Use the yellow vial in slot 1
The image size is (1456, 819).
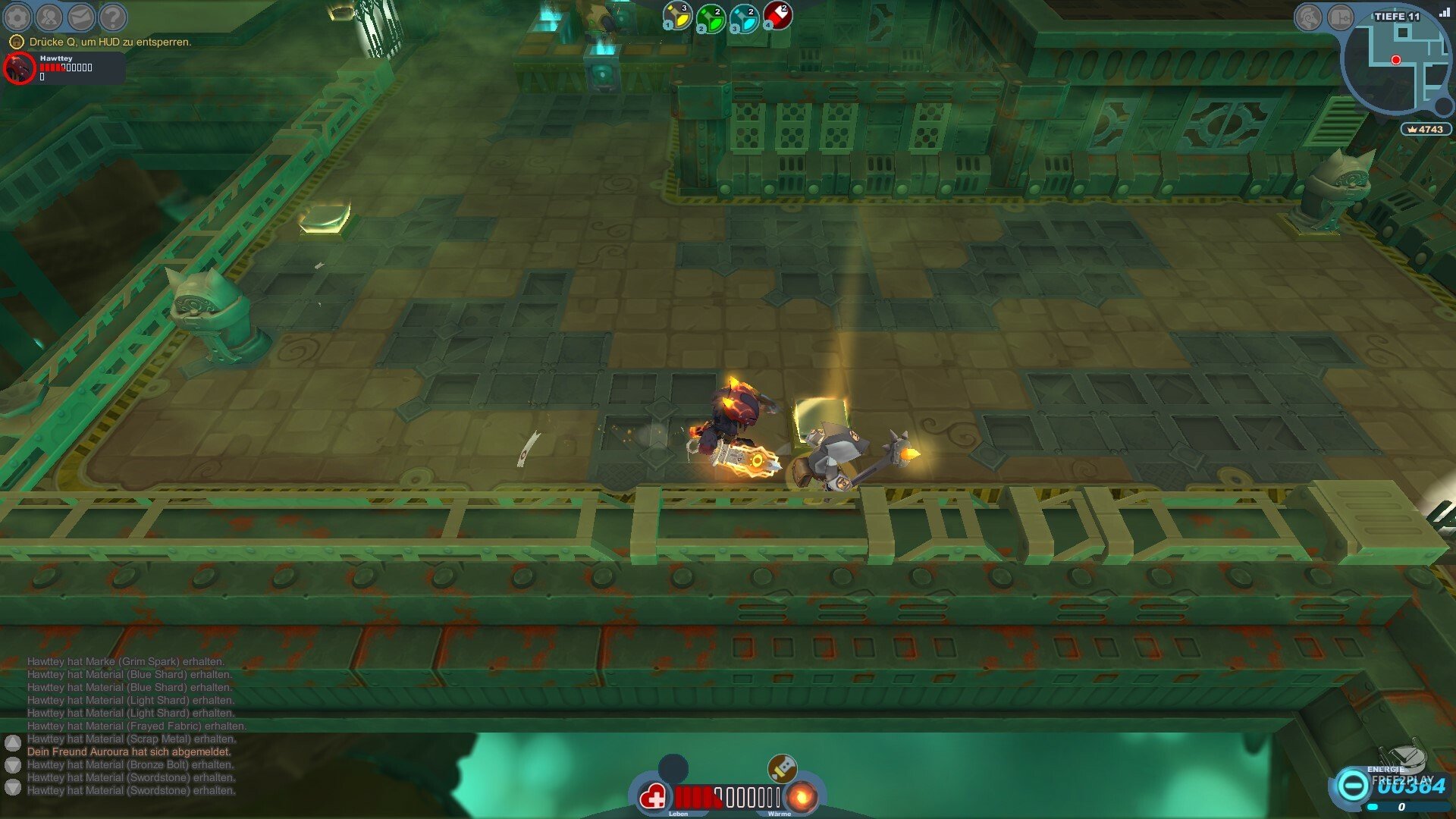677,17
